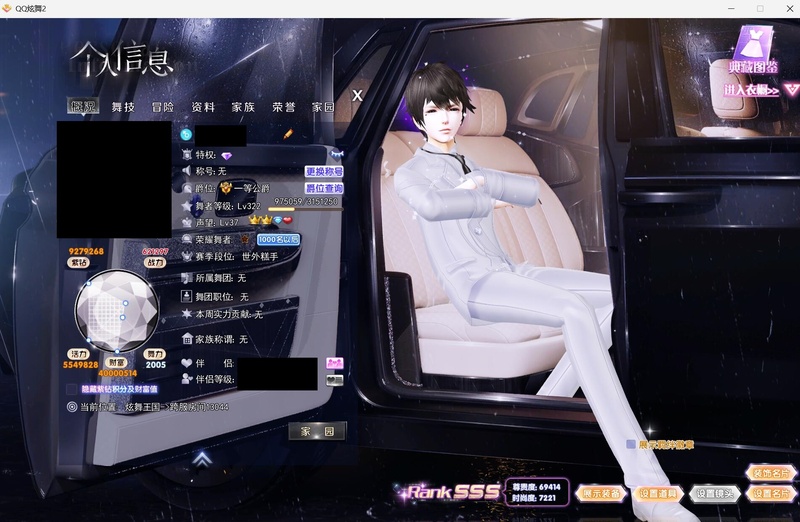Toggle the 展示羁绊徽章 checkbox
Screen dimensions: 800x522
tap(631, 444)
